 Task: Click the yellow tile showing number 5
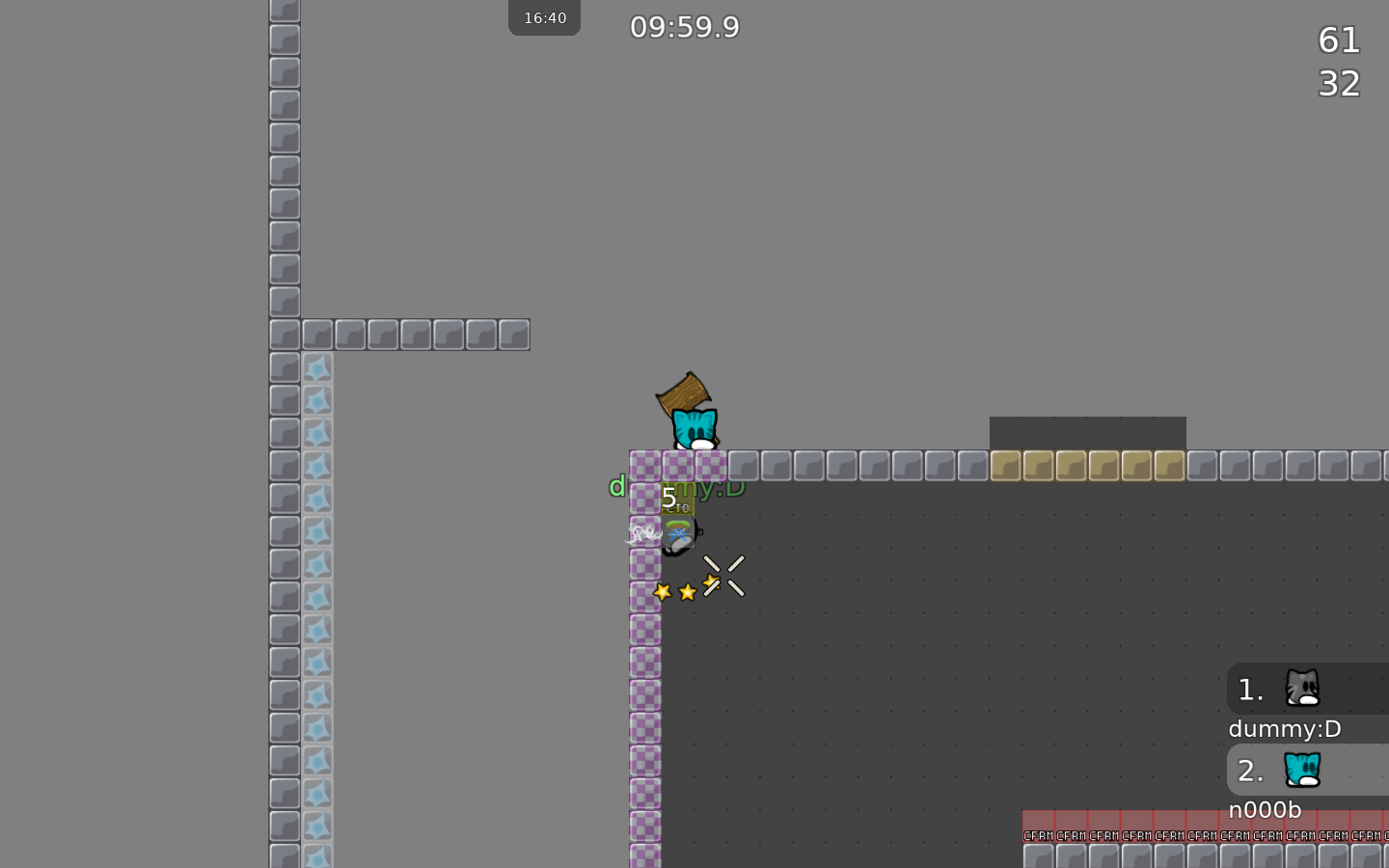(675, 497)
